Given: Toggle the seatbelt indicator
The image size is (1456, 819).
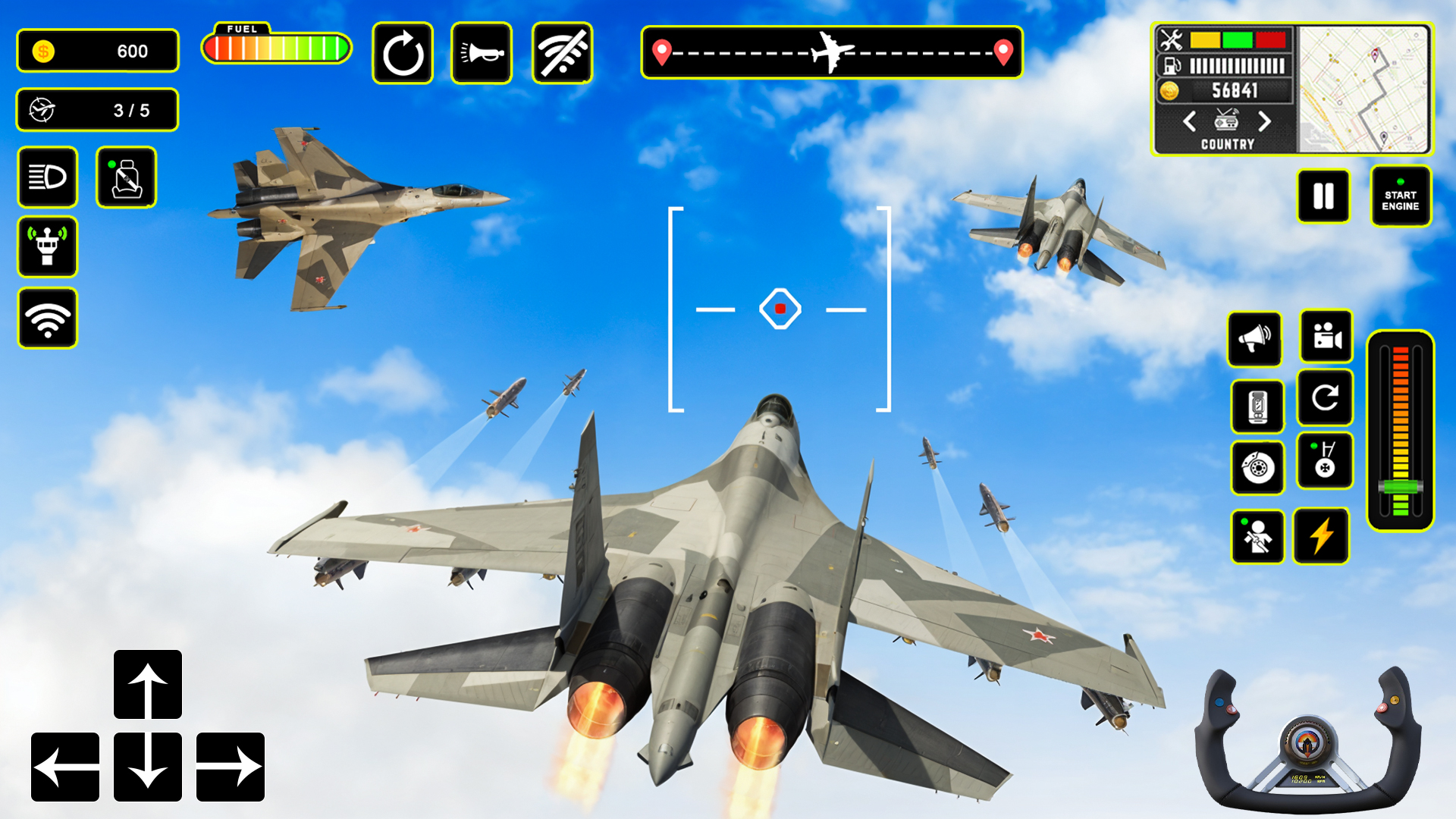Looking at the screenshot, I should (x=126, y=177).
